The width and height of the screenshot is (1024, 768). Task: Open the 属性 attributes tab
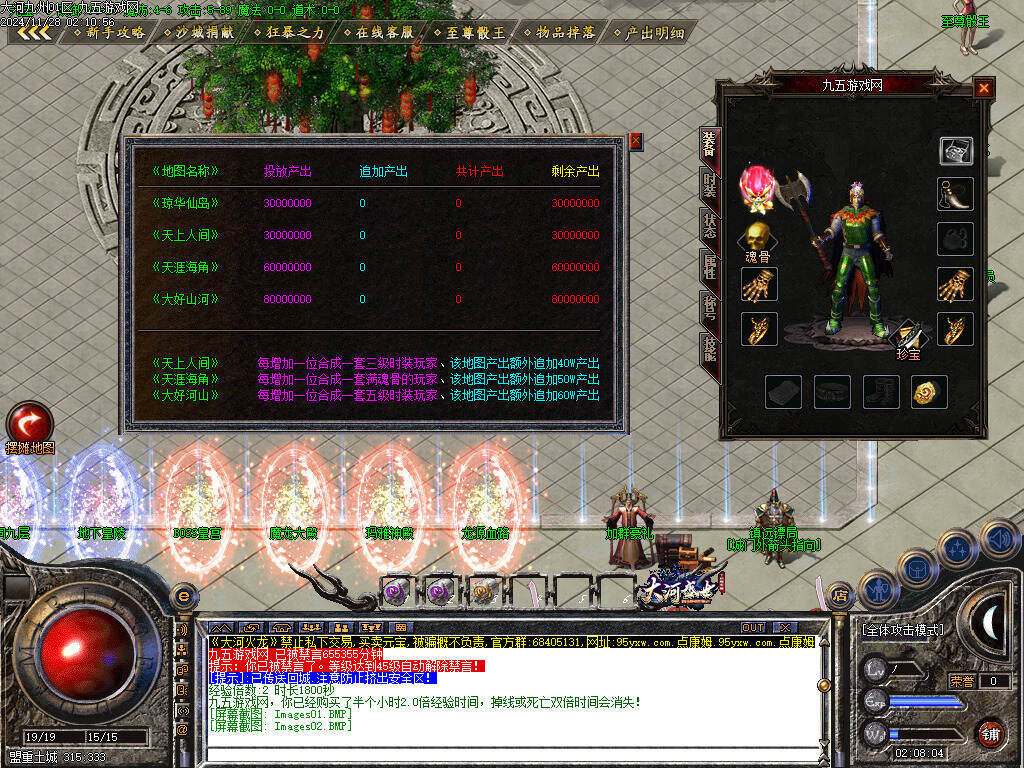pyautogui.click(x=709, y=266)
